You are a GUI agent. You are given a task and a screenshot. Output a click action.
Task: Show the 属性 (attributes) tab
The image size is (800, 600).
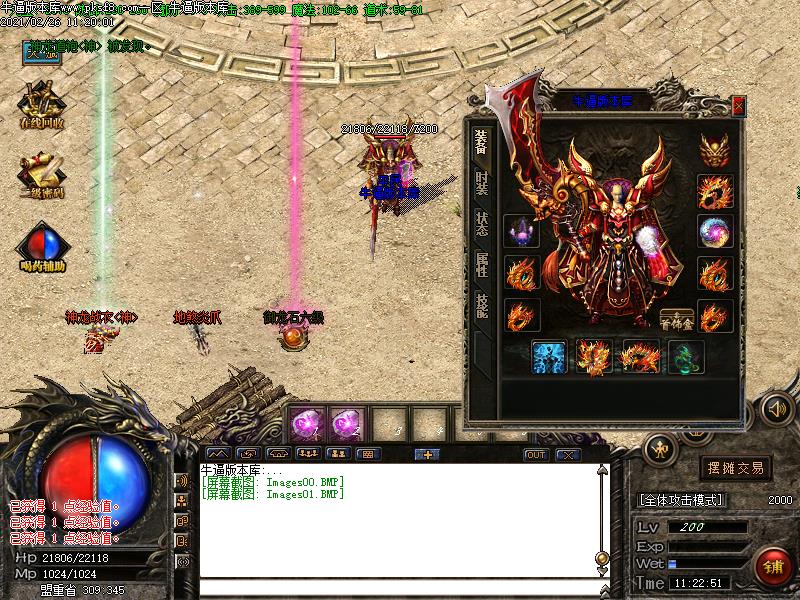tap(481, 265)
